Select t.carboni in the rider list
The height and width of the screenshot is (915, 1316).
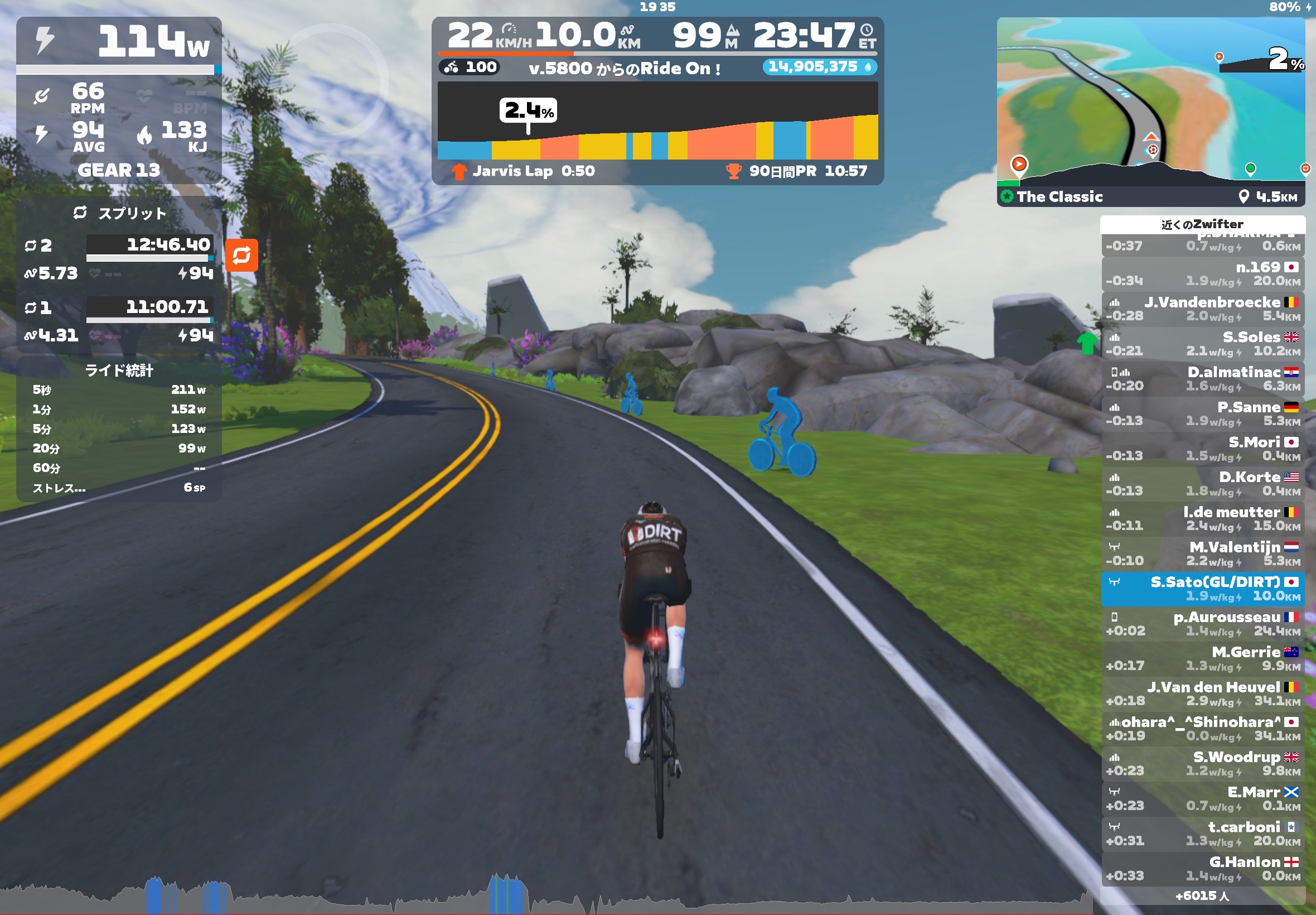(x=1203, y=834)
